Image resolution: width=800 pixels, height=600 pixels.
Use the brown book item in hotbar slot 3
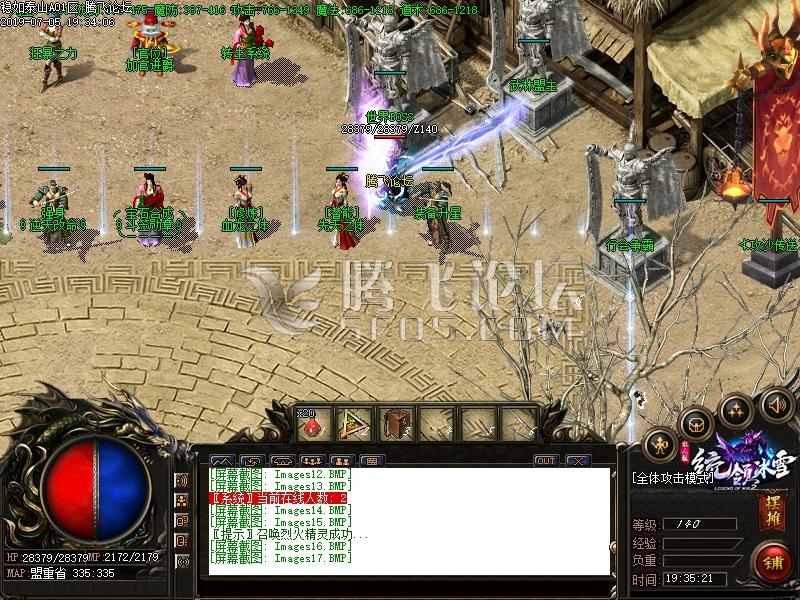397,425
